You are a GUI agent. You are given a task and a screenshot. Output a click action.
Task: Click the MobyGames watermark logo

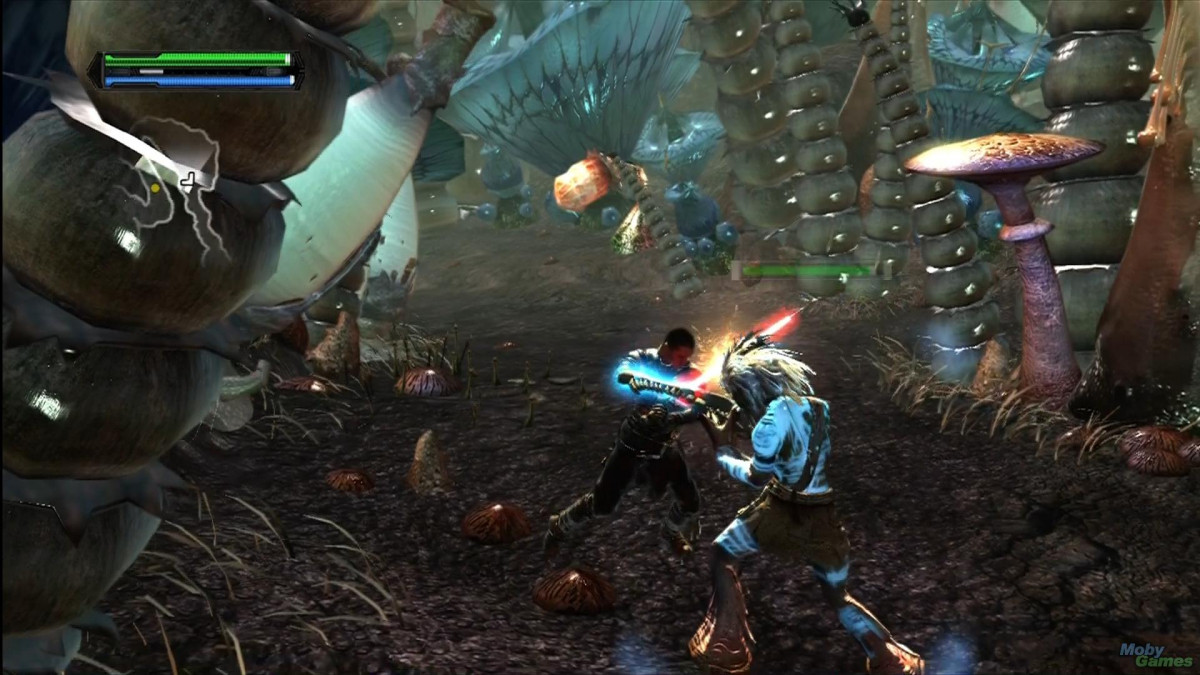pyautogui.click(x=1155, y=655)
